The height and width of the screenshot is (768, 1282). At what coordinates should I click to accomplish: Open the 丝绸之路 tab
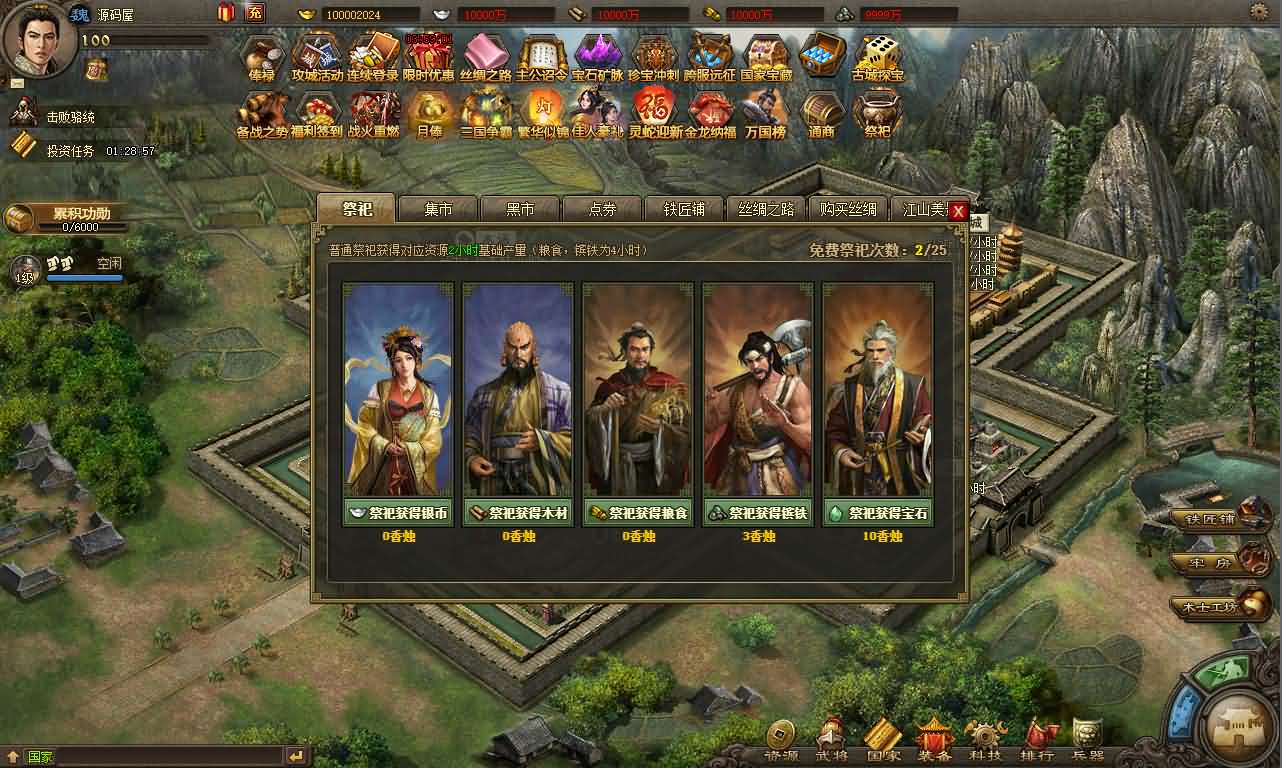(766, 209)
